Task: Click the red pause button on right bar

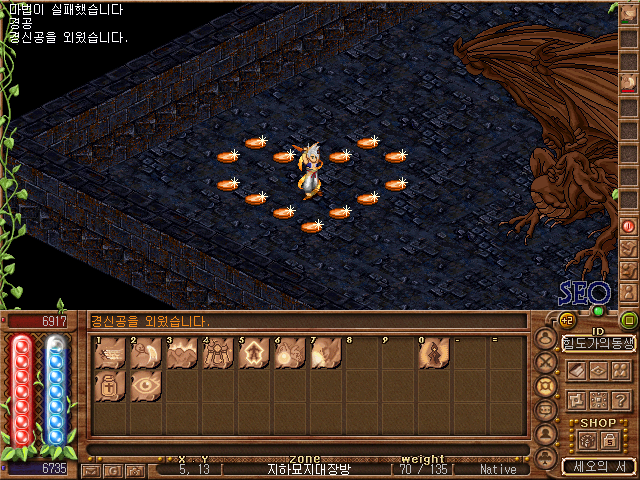Action: (x=629, y=226)
